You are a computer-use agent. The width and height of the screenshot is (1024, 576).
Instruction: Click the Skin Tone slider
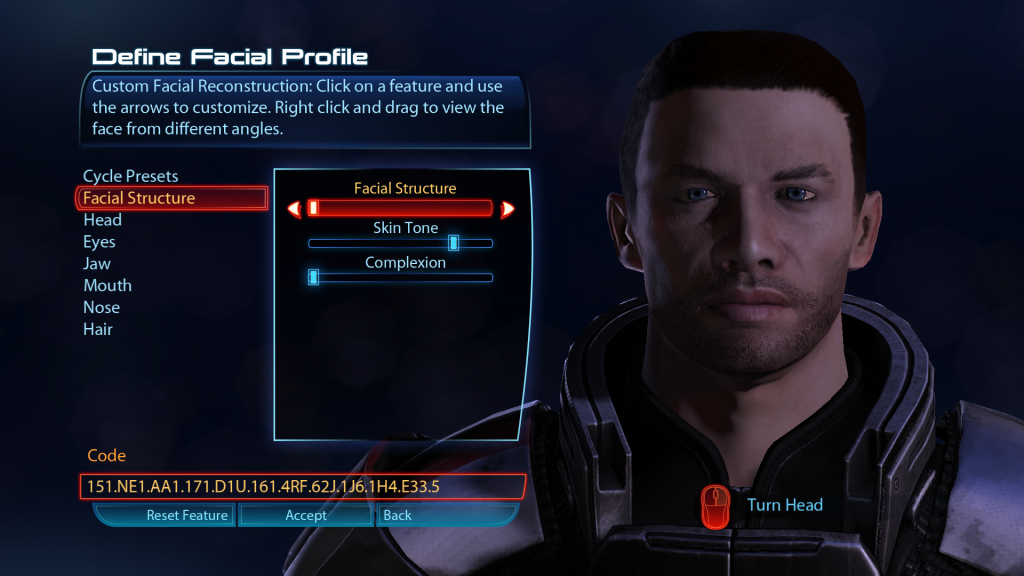pos(400,243)
